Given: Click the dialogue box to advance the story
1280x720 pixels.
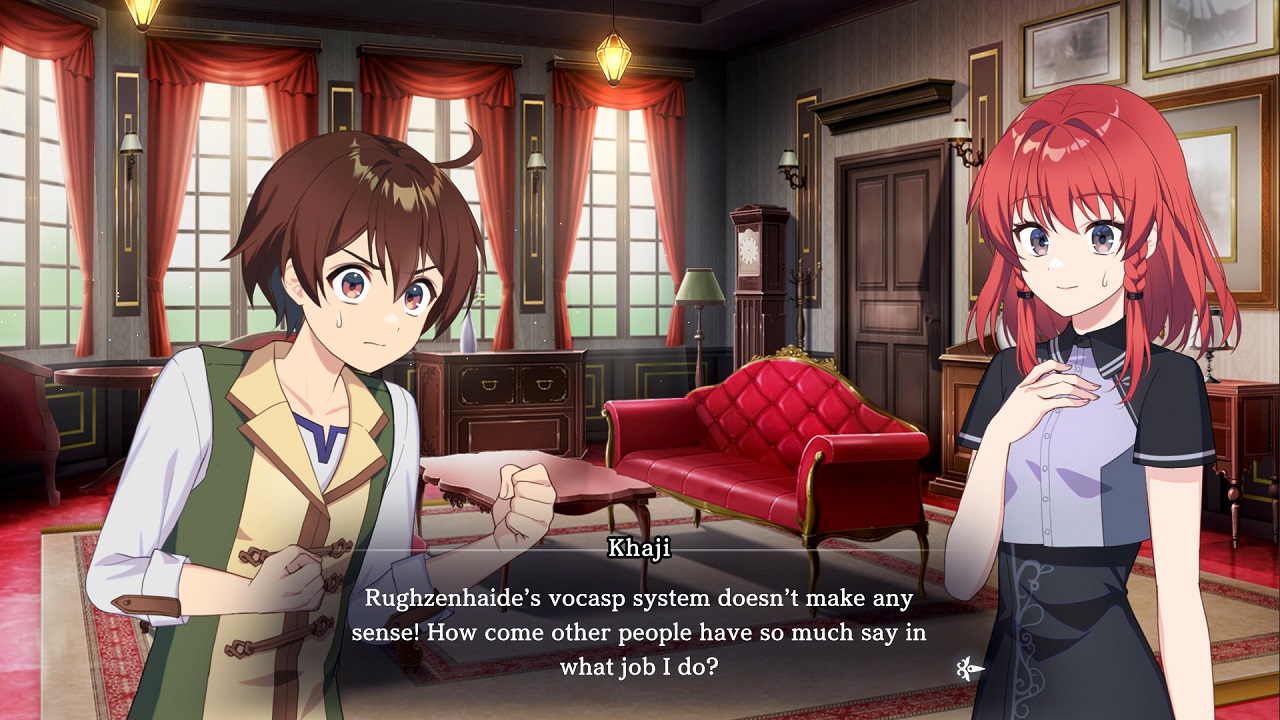Looking at the screenshot, I should point(640,630).
